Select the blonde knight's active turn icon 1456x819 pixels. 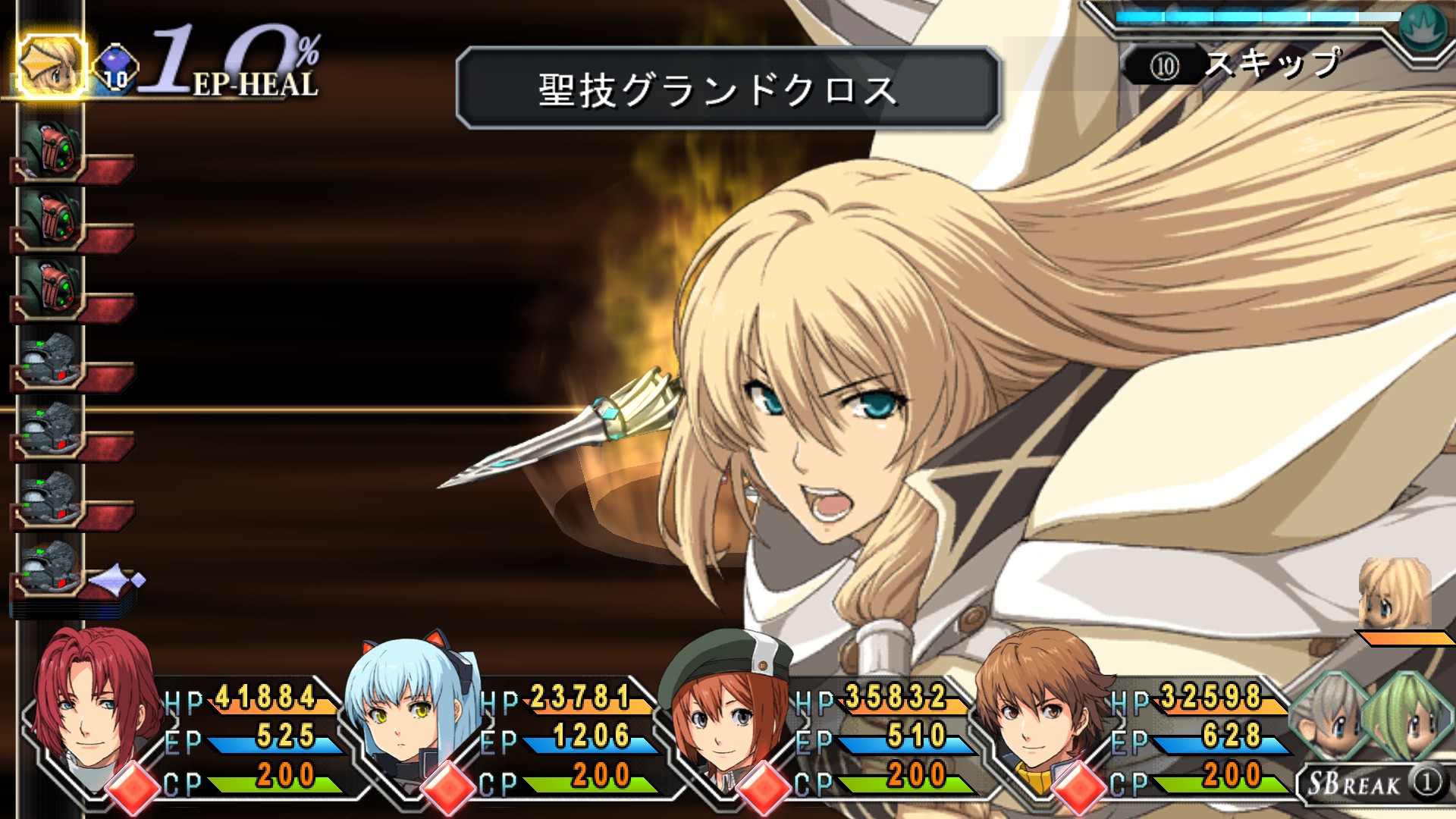(x=52, y=67)
